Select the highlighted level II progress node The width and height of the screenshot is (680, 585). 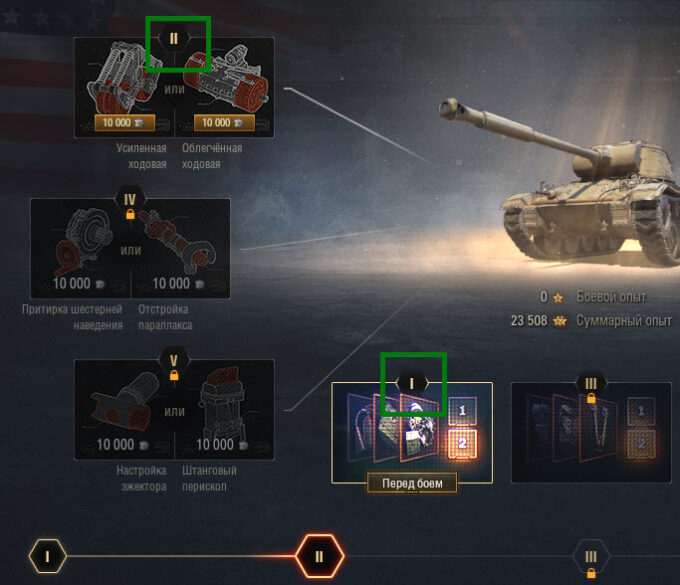pos(319,556)
